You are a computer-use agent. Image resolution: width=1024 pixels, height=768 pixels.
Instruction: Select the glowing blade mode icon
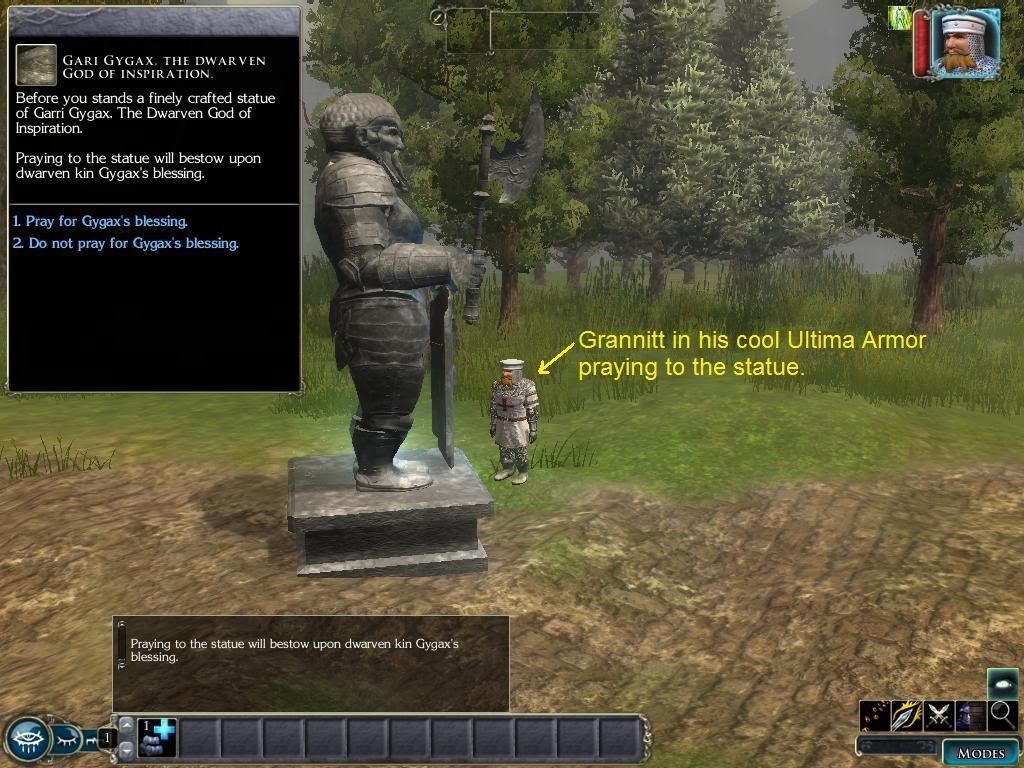907,715
